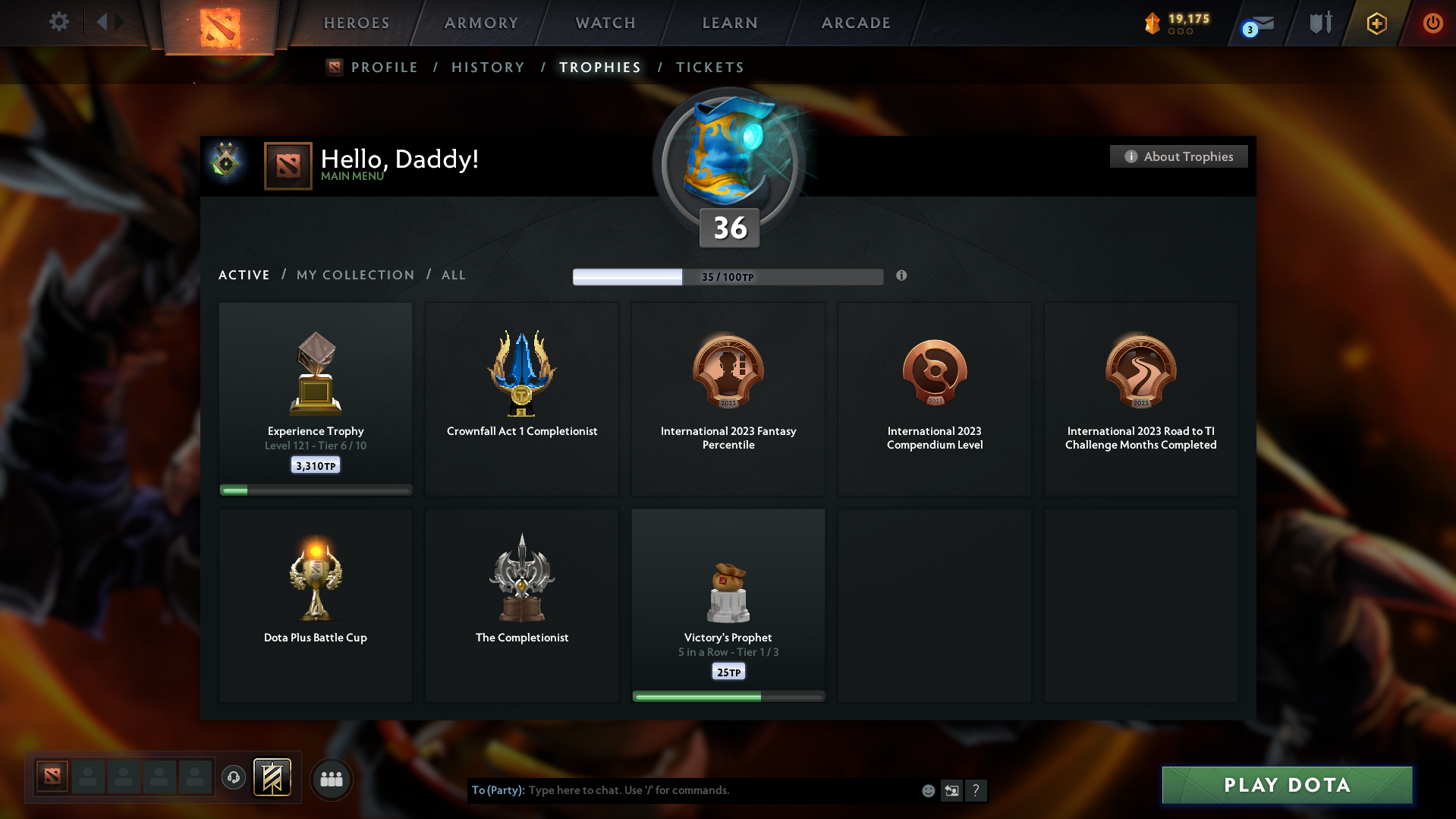Open the ARCADE menu item
Screen dimensions: 1456x819
click(856, 23)
